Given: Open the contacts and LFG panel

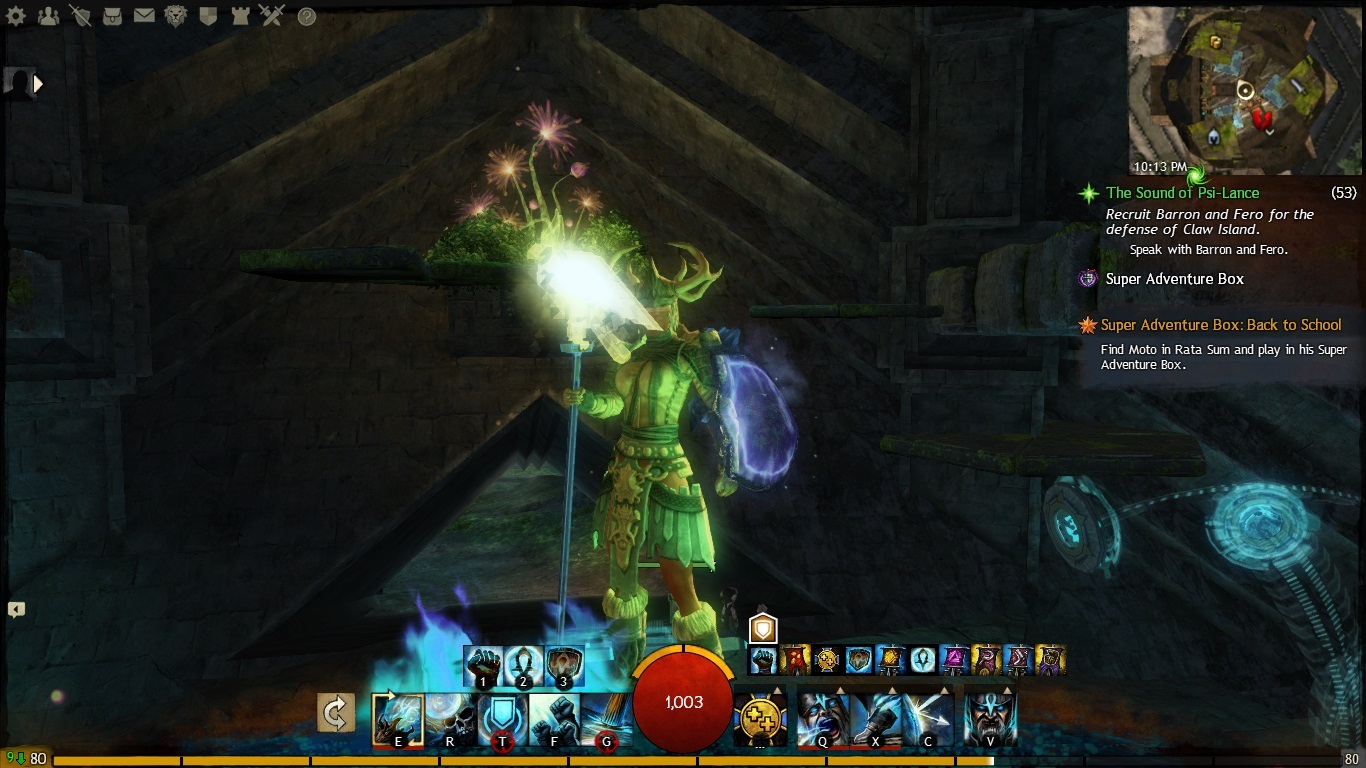Looking at the screenshot, I should 48,16.
